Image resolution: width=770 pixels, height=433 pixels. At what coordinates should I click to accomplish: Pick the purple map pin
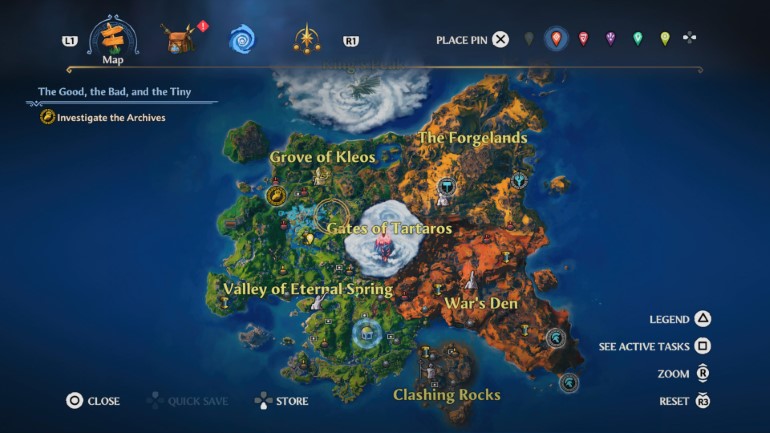[610, 39]
